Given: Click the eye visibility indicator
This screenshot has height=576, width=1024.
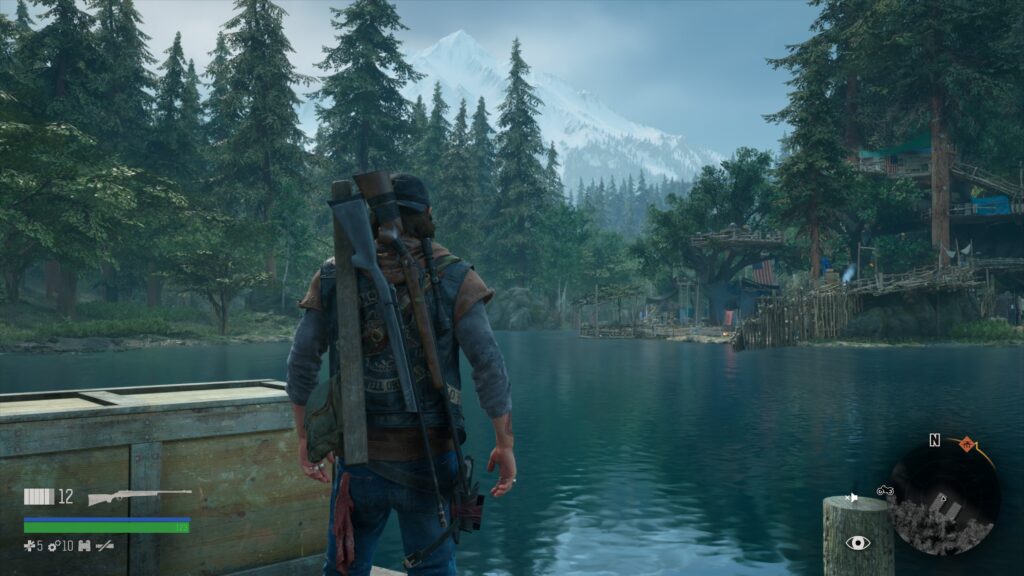Looking at the screenshot, I should [x=857, y=543].
